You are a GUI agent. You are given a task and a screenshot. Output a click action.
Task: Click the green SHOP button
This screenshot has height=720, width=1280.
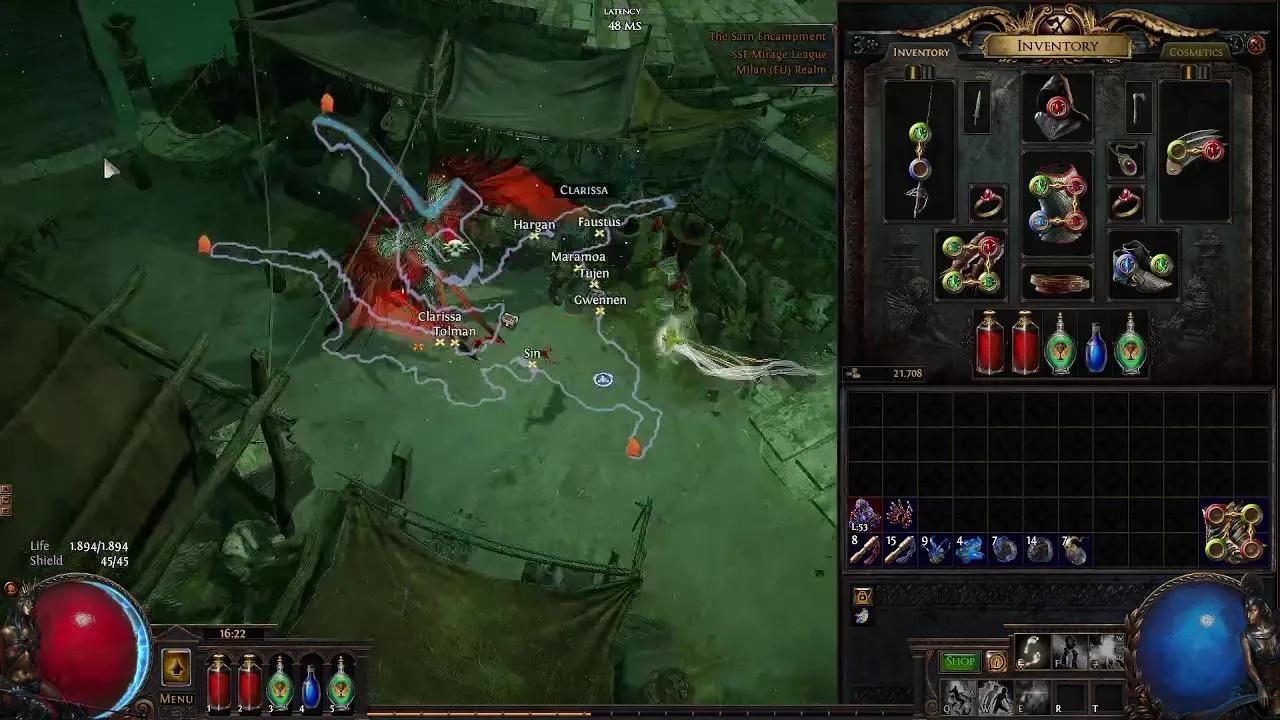pyautogui.click(x=960, y=661)
